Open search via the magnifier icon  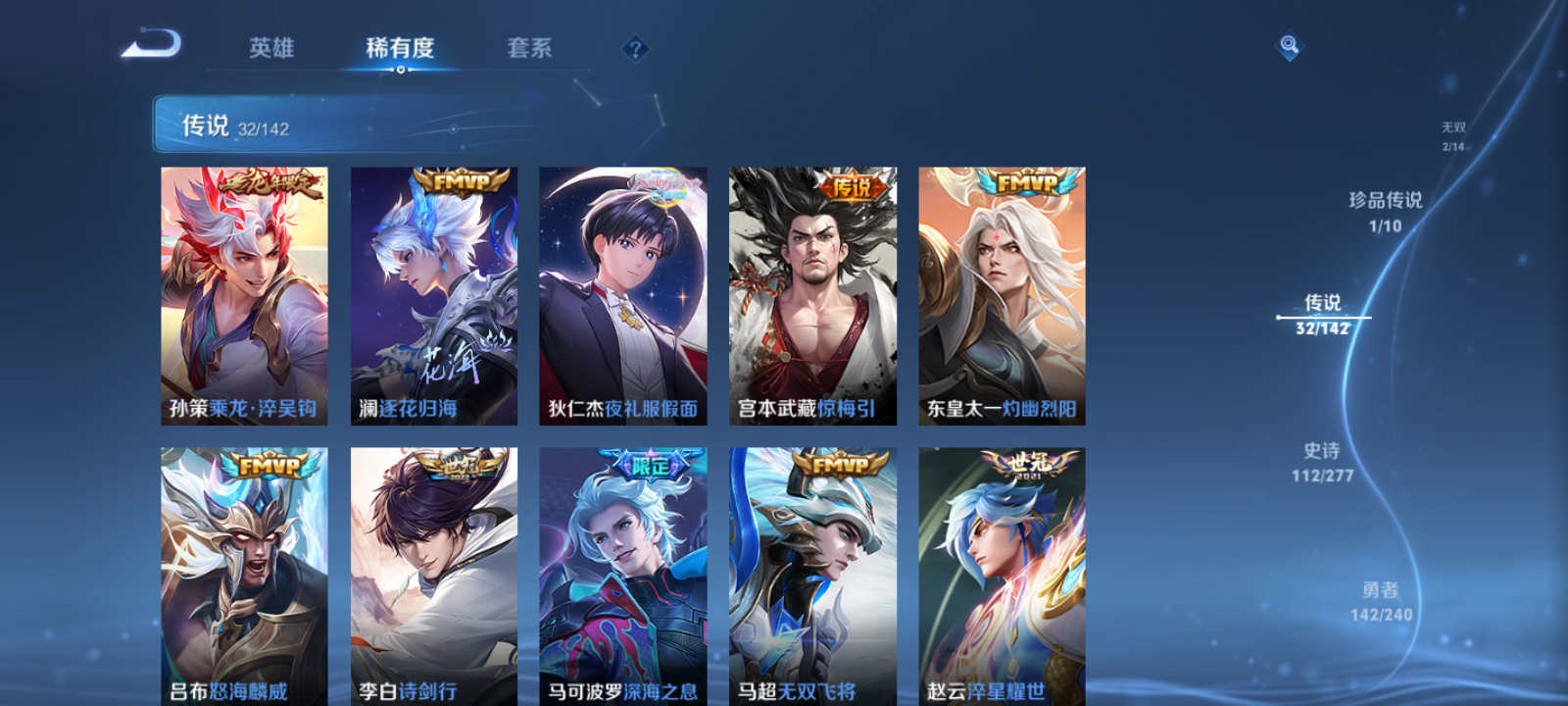click(x=1288, y=44)
